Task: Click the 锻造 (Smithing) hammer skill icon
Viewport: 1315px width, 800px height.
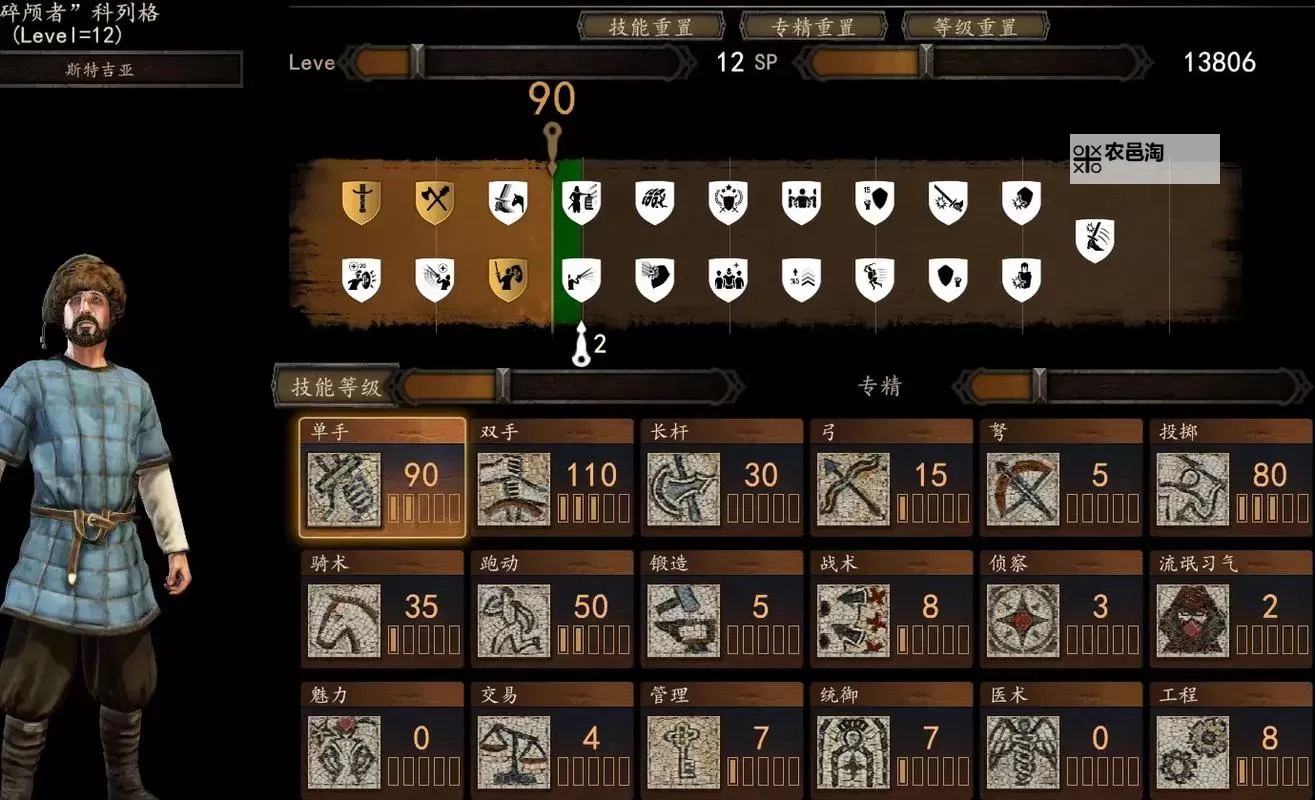Action: [x=686, y=620]
